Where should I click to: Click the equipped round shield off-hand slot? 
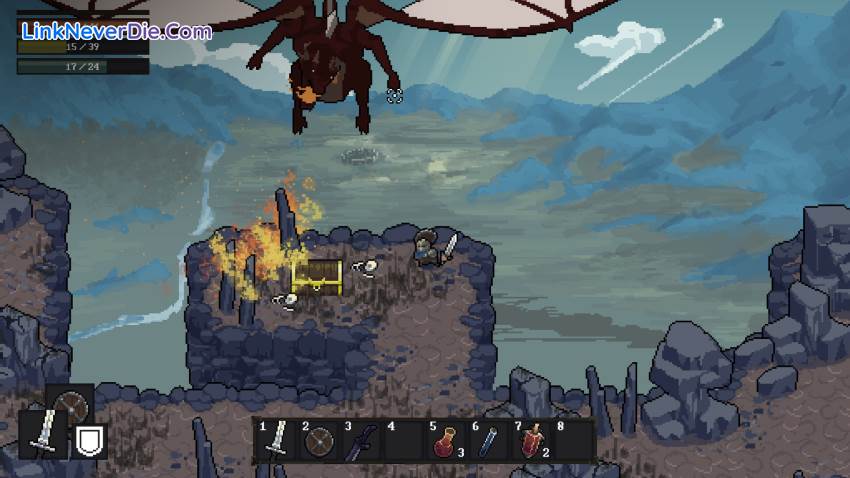[71, 406]
